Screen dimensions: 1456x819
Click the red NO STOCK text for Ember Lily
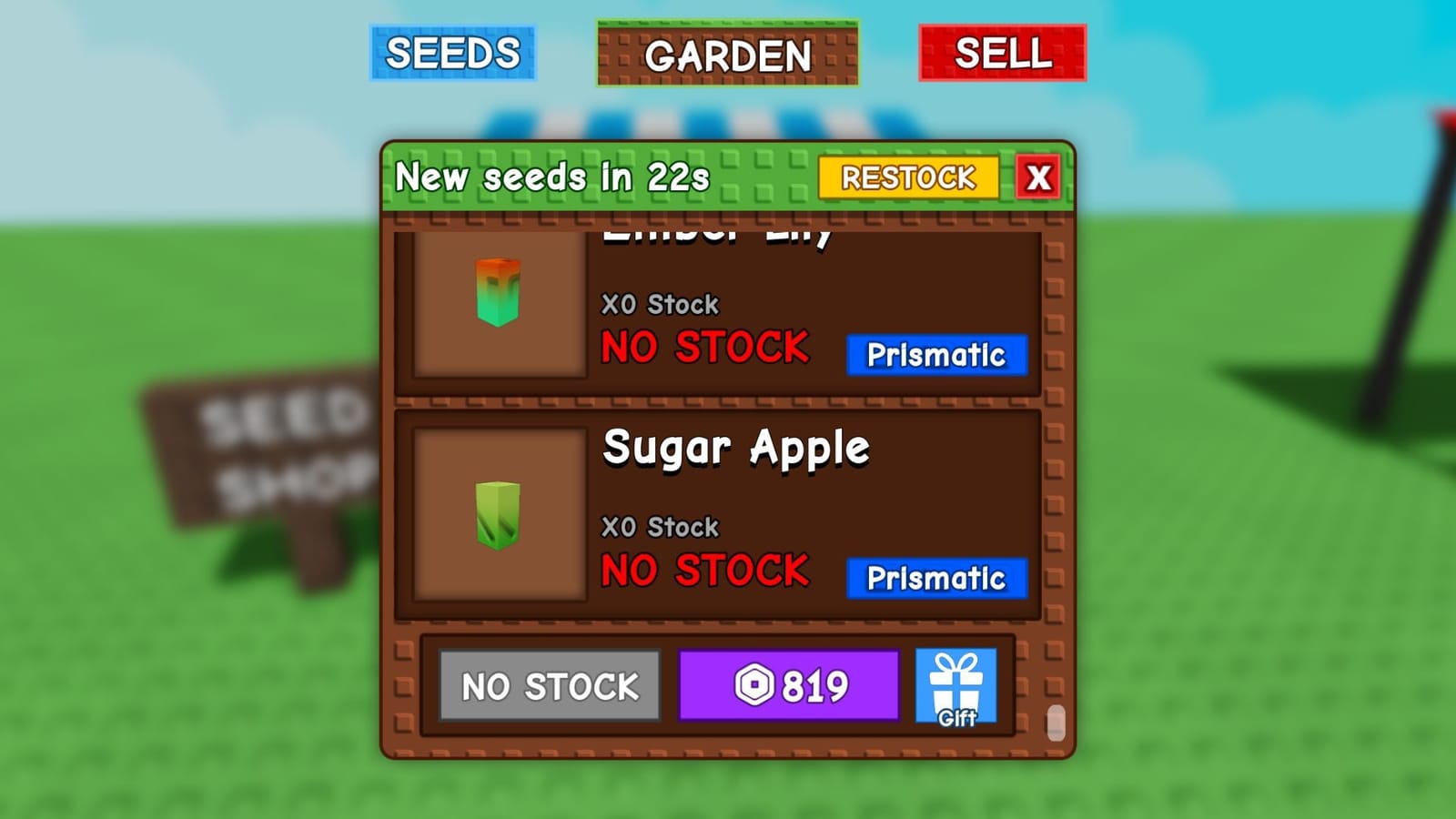705,347
